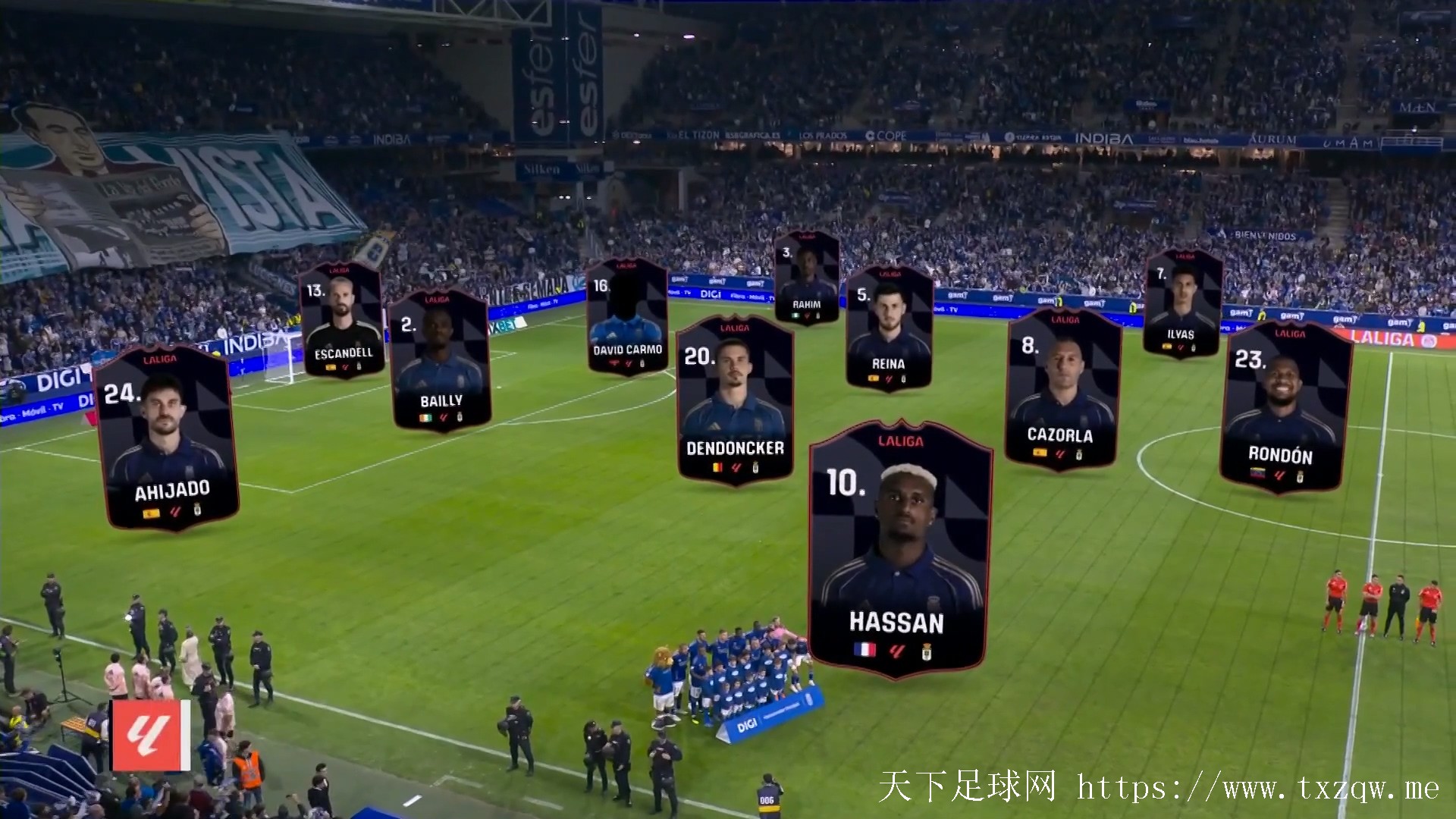Viewport: 1456px width, 819px height.
Task: Choose the Ahijado number 24 card
Action: 168,440
